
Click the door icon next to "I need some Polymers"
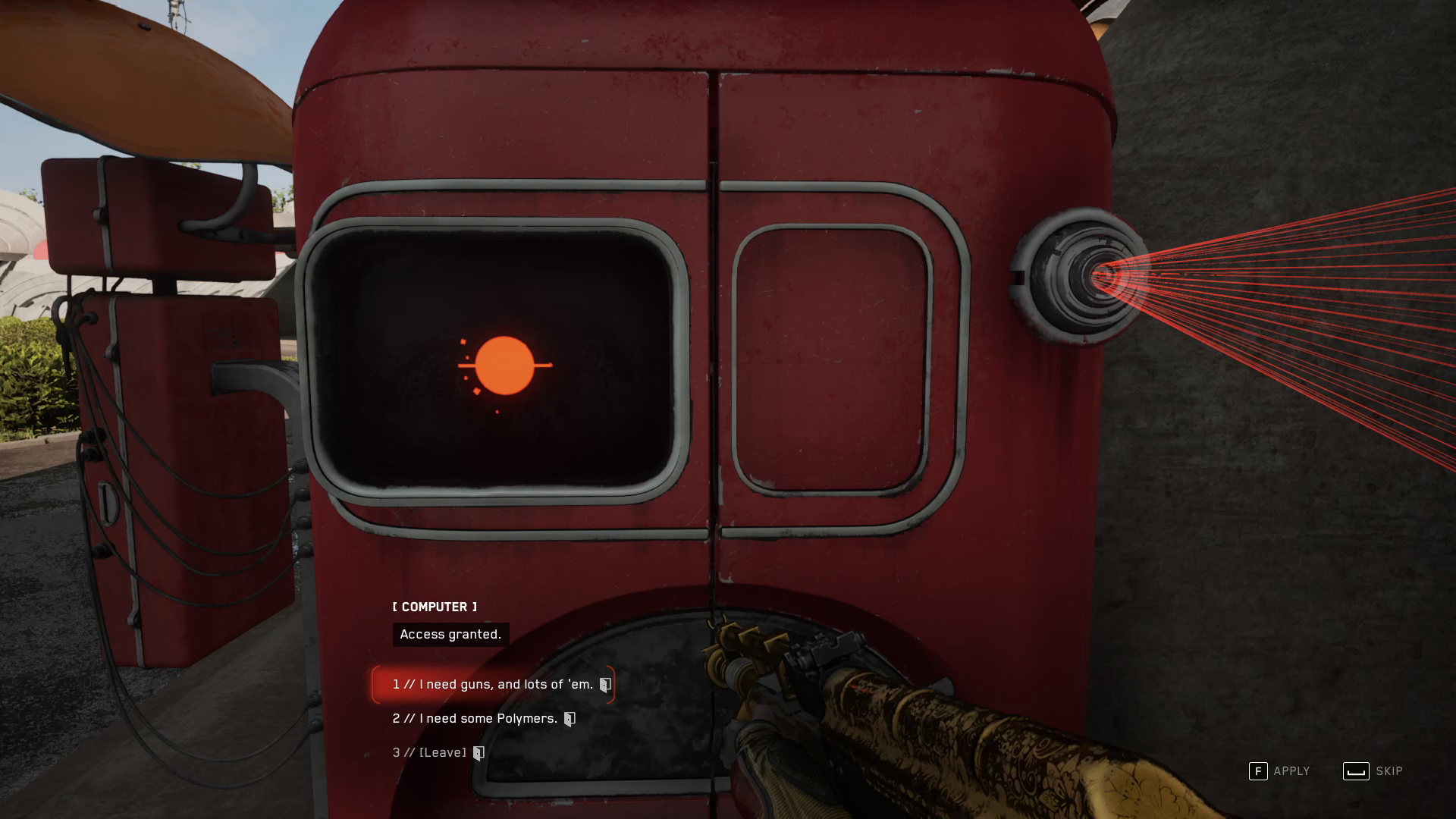tap(571, 718)
